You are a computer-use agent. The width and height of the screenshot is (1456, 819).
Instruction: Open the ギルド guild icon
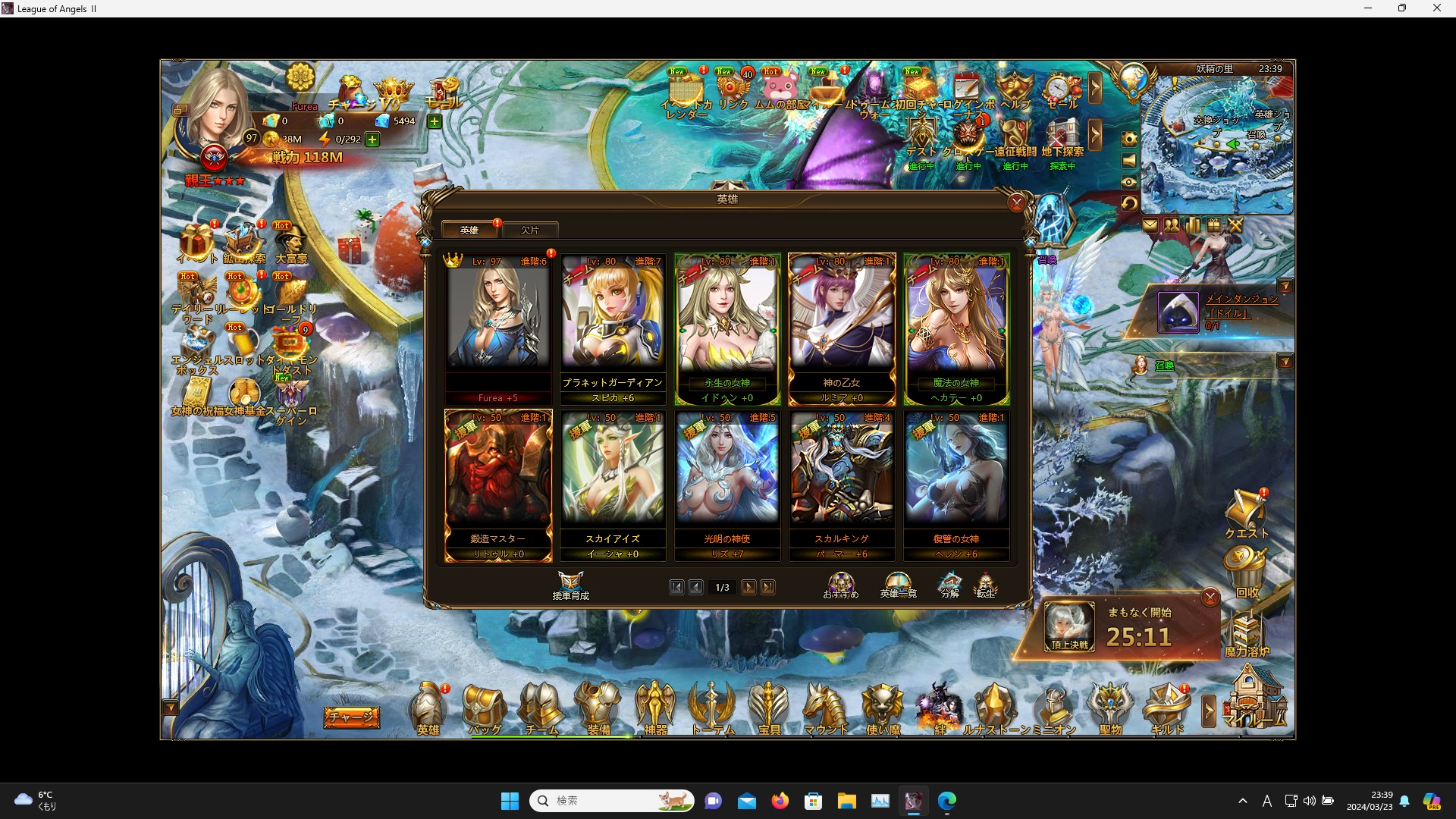[1168, 709]
